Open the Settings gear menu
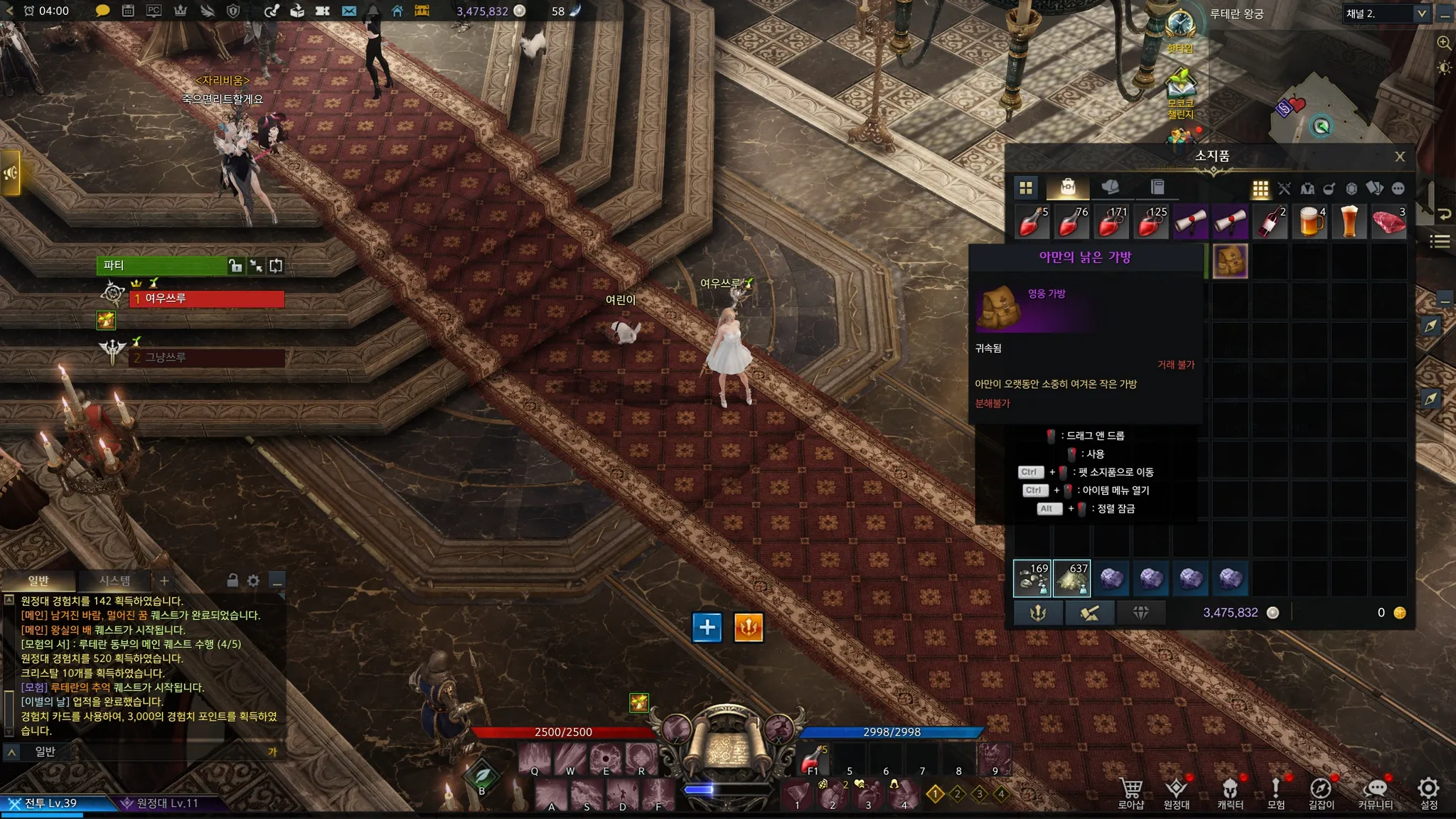This screenshot has height=819, width=1456. (x=1428, y=791)
